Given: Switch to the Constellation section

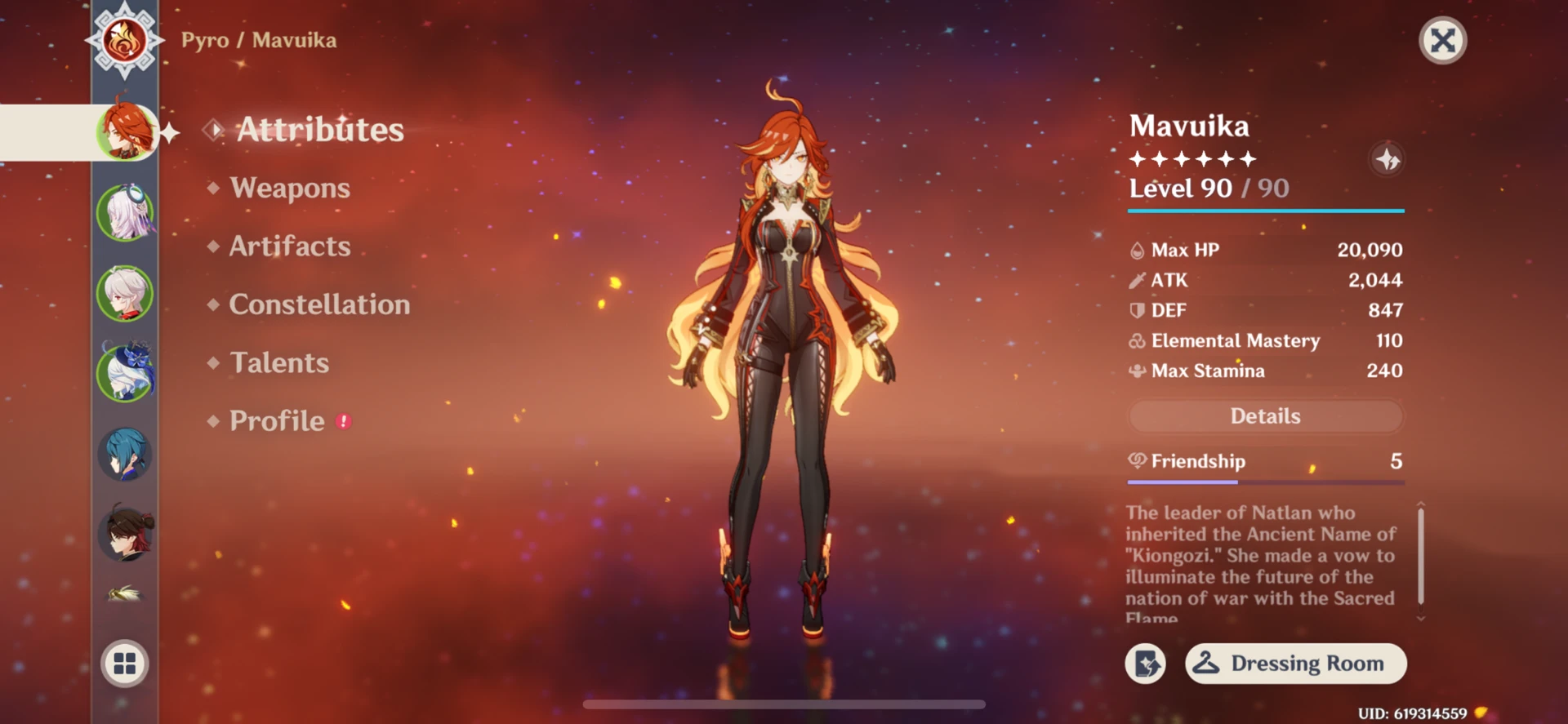Looking at the screenshot, I should (320, 304).
